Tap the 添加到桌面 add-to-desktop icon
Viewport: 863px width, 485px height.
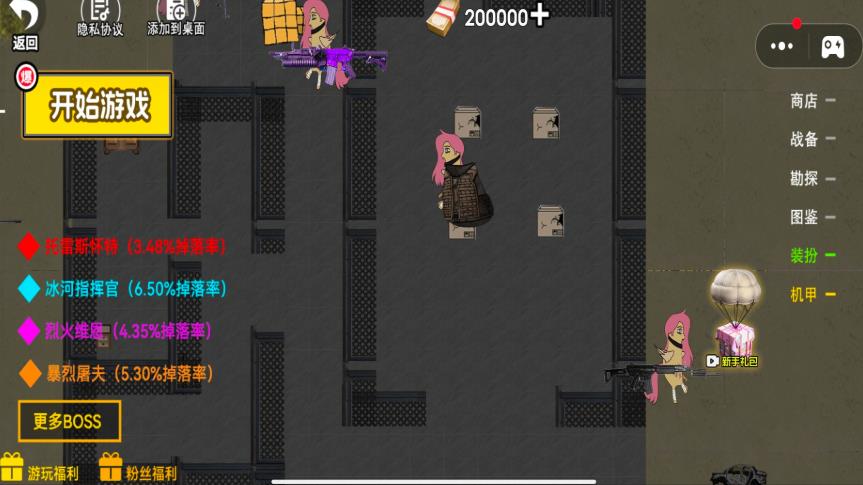tap(176, 16)
